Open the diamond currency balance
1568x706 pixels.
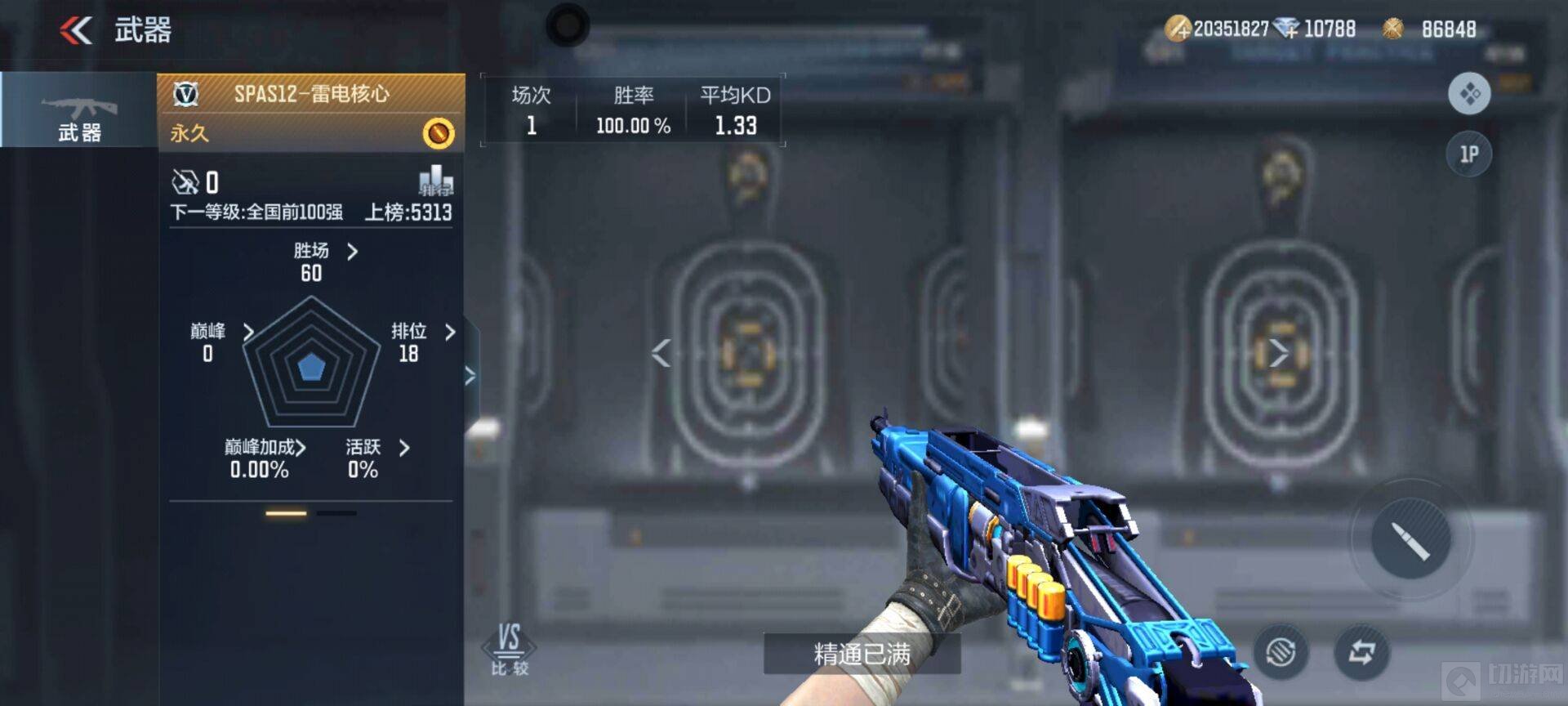[1320, 29]
